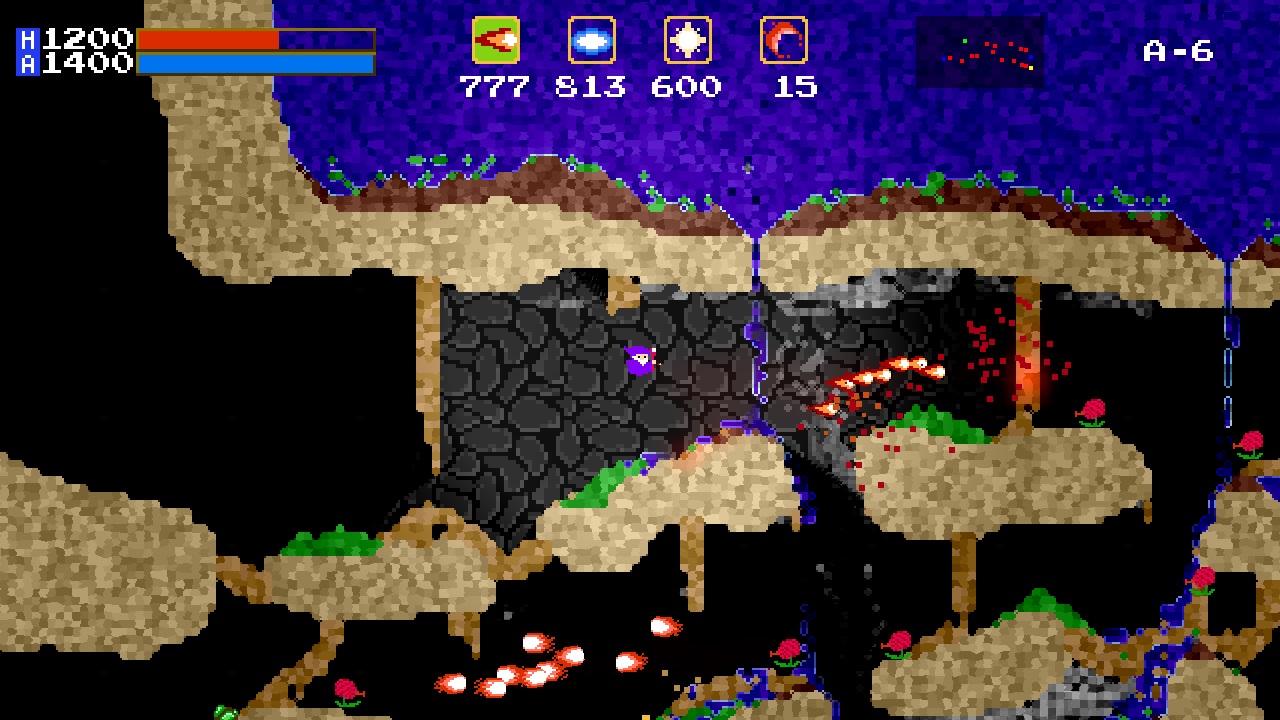This screenshot has height=720, width=1280.
Task: Select the blue ice orb spell icon
Action: point(591,41)
